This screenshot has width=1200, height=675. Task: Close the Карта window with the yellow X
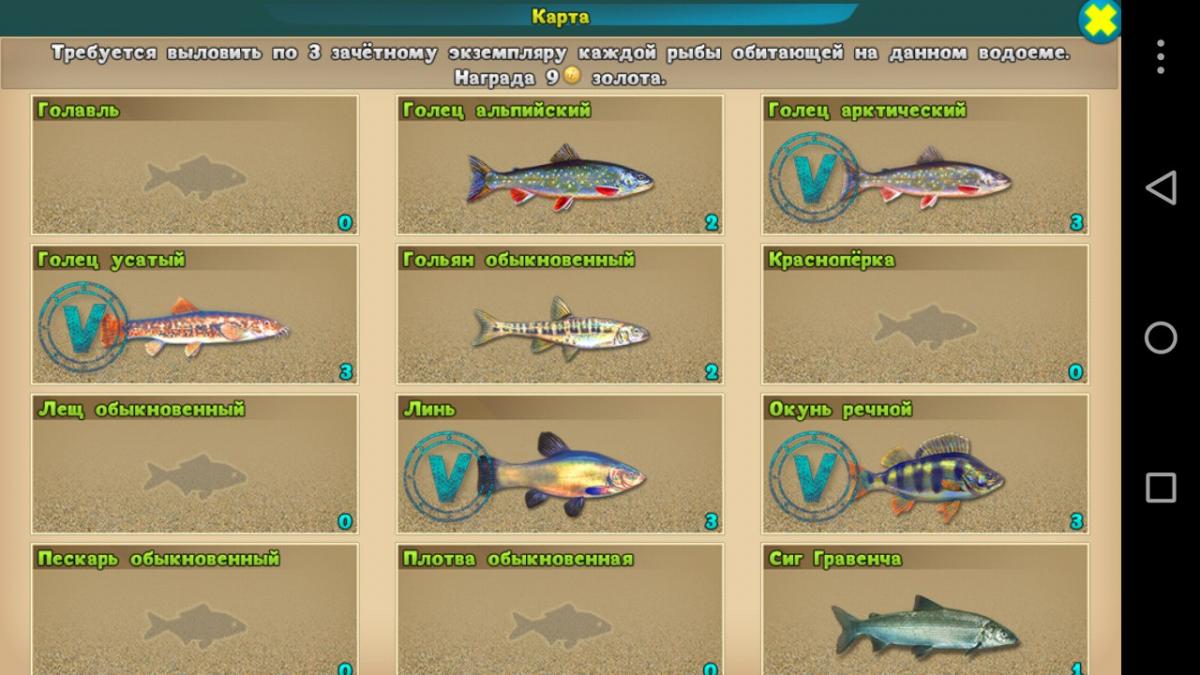click(1097, 22)
